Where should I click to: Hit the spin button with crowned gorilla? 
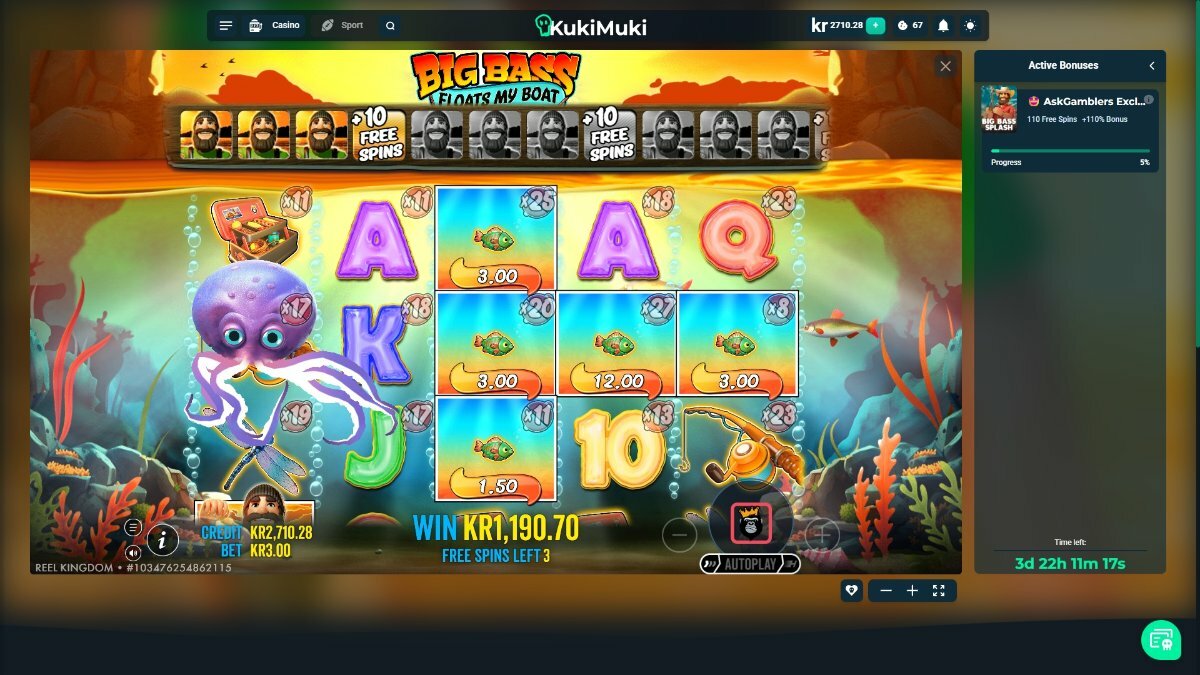pyautogui.click(x=750, y=522)
